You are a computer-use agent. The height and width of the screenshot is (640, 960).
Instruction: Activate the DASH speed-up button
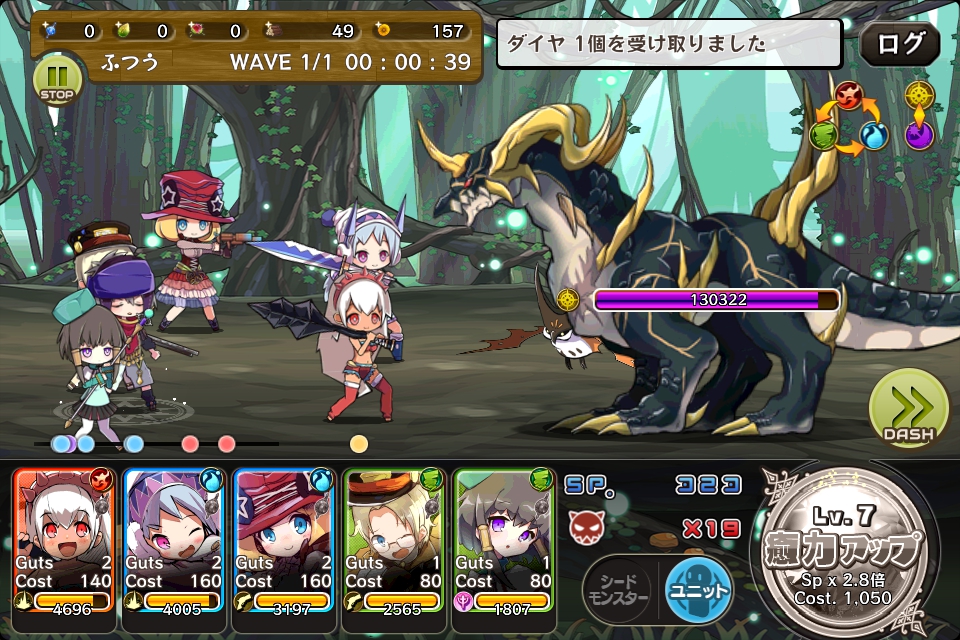pos(908,408)
